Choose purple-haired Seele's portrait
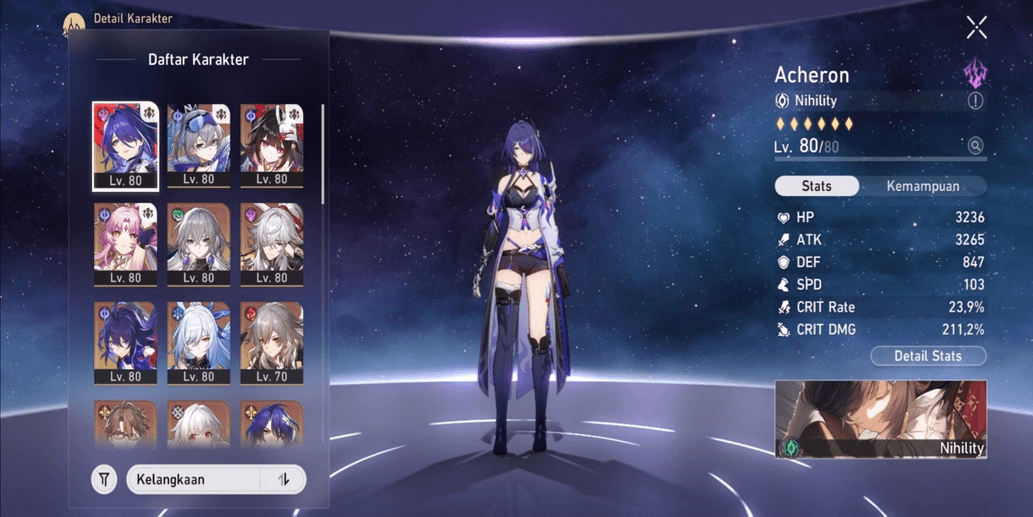 click(125, 343)
